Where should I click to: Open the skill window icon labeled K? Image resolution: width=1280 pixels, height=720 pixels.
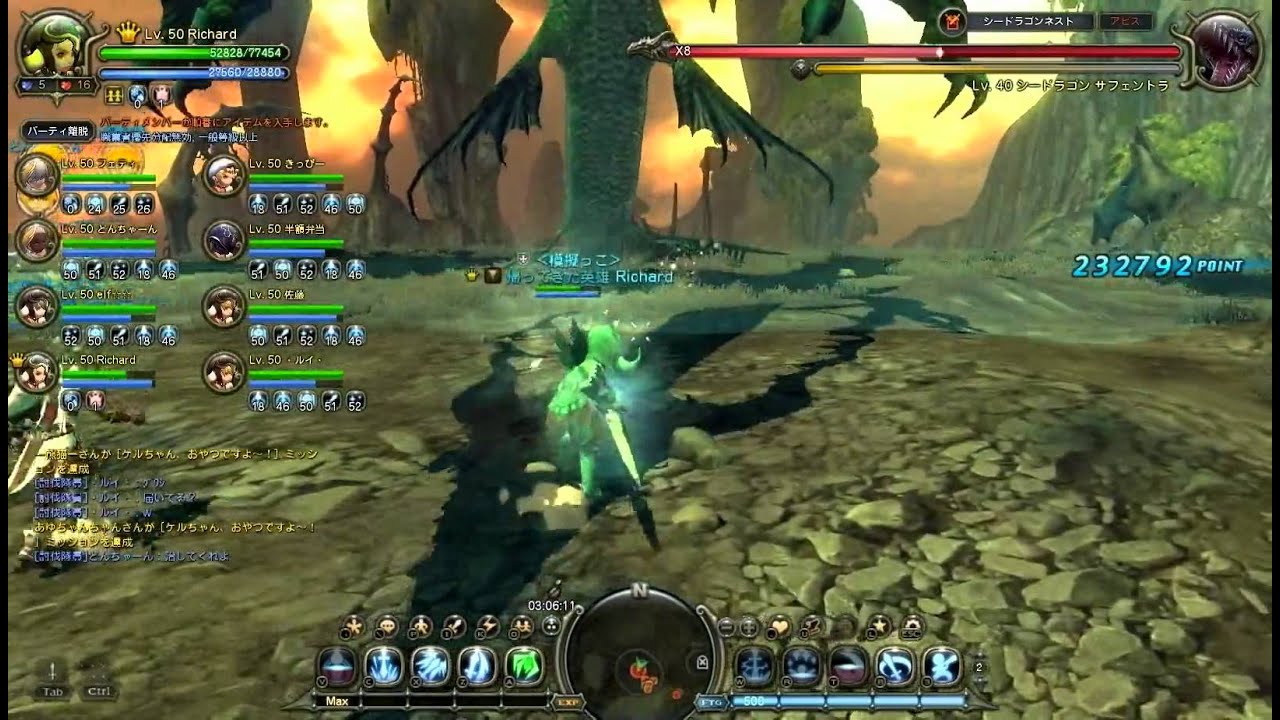point(488,627)
